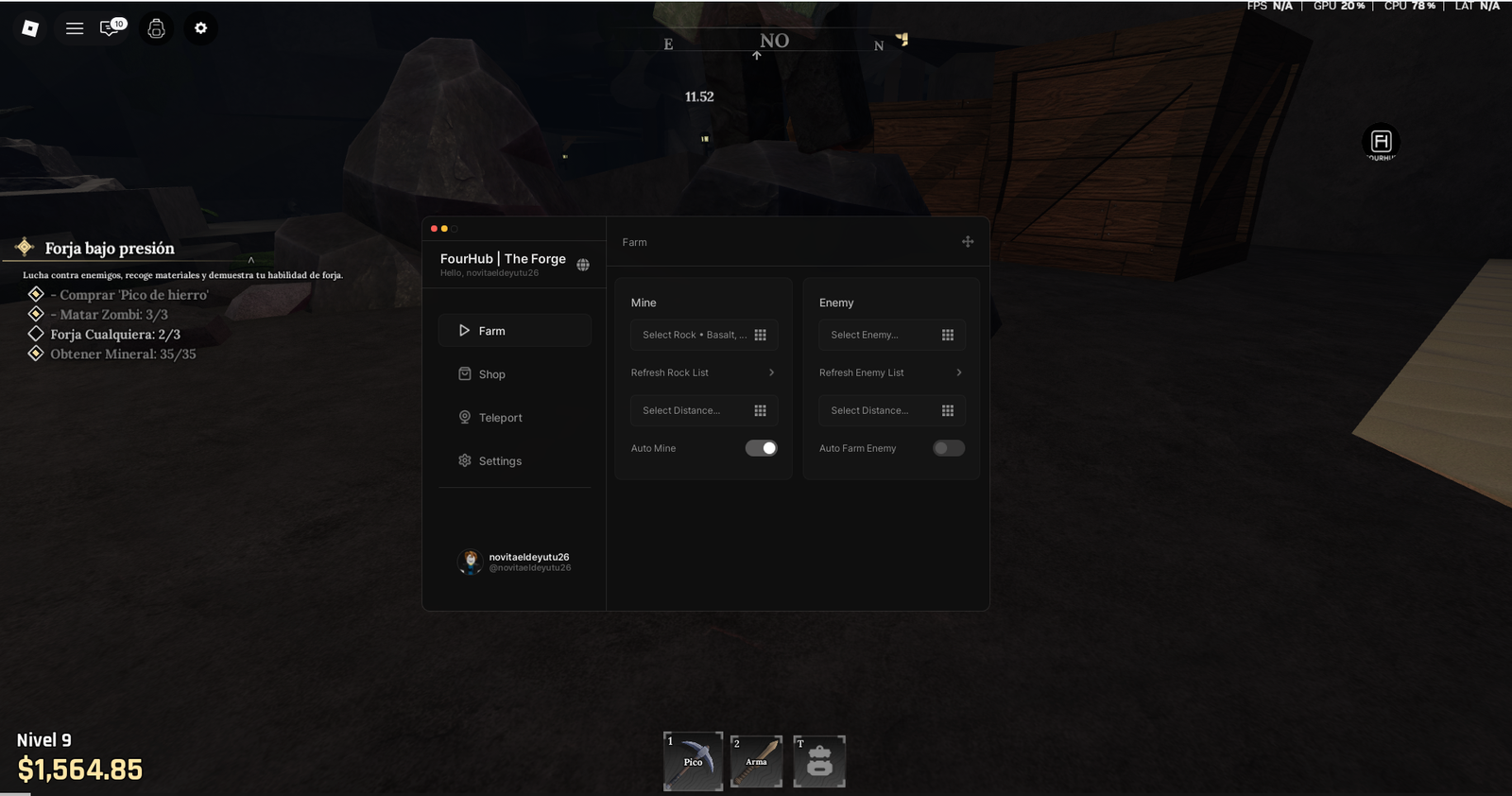Image resolution: width=1512 pixels, height=796 pixels.
Task: Expand the Refresh Rock List option
Action: 703,372
